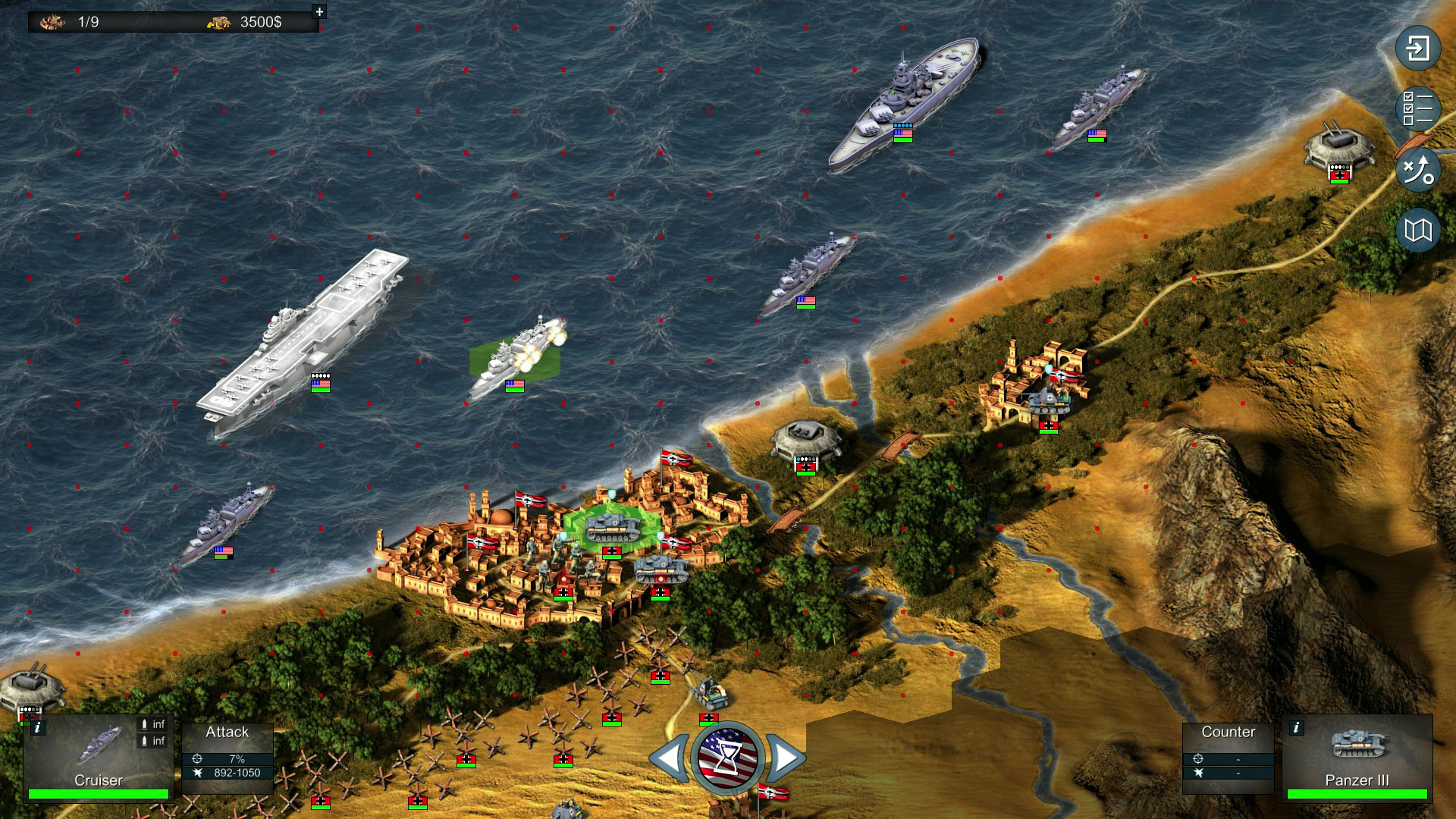This screenshot has height=819, width=1456.
Task: Select next unit with right arrow
Action: [786, 757]
